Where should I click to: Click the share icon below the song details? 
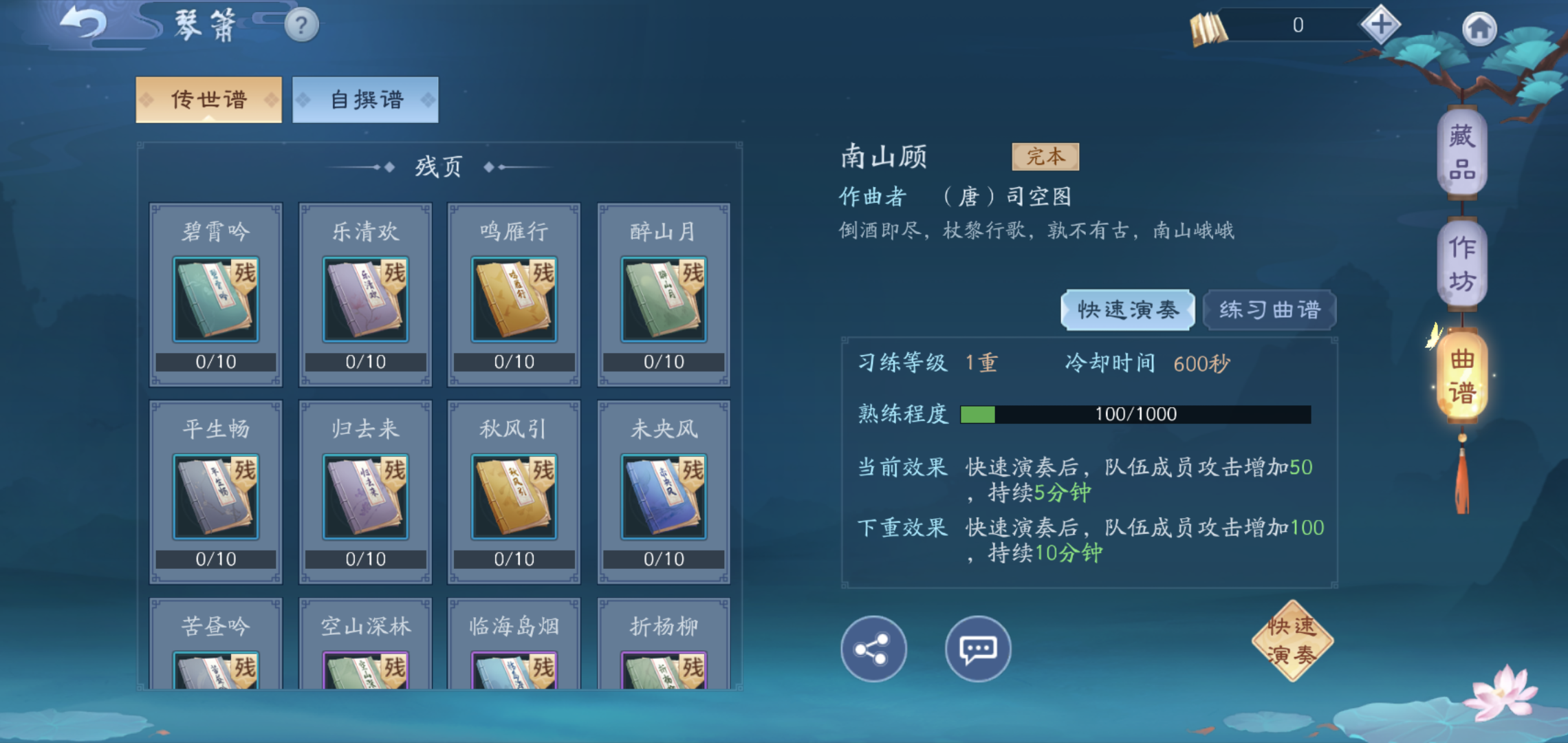click(873, 649)
